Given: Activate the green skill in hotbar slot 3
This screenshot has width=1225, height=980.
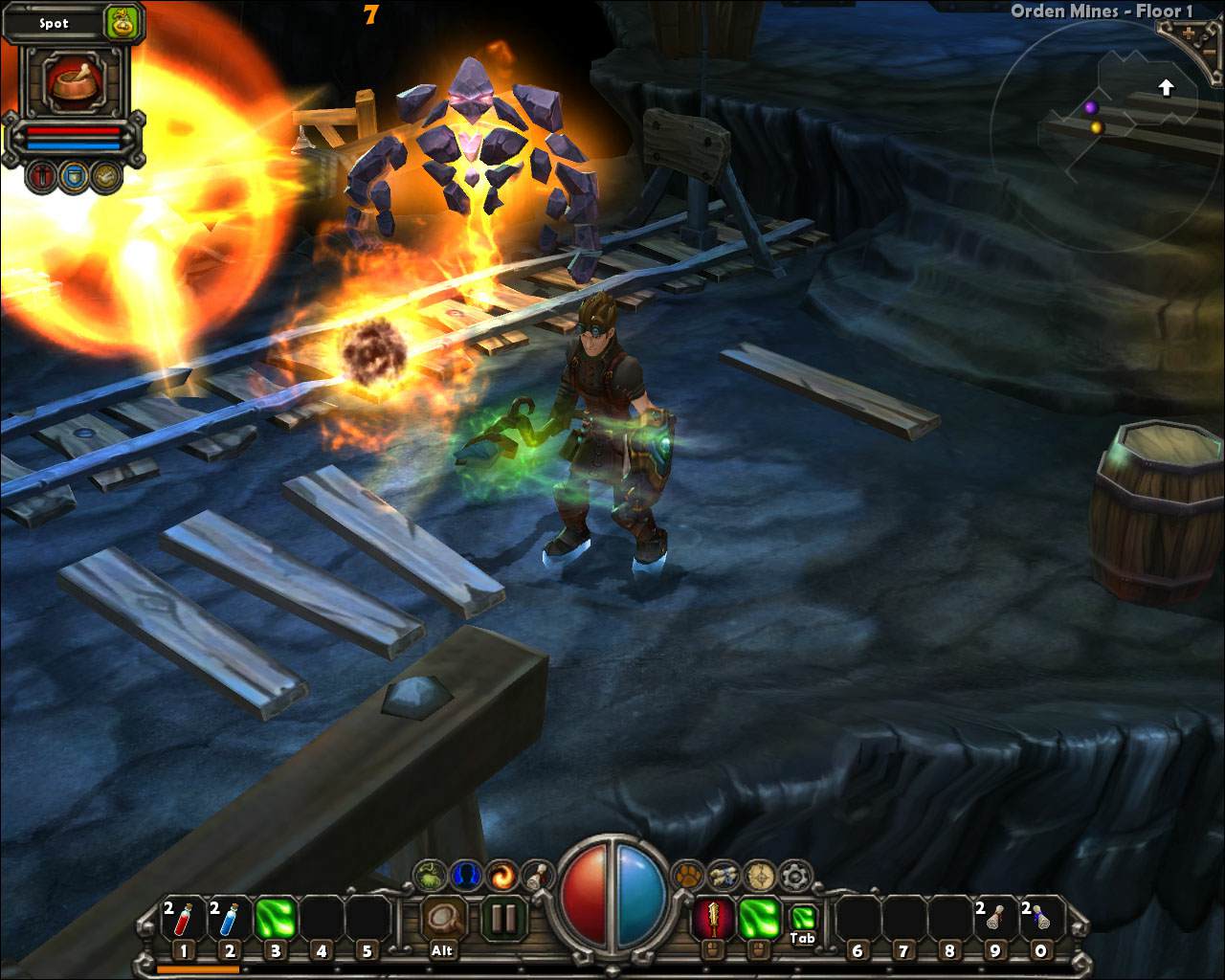Looking at the screenshot, I should [x=275, y=921].
